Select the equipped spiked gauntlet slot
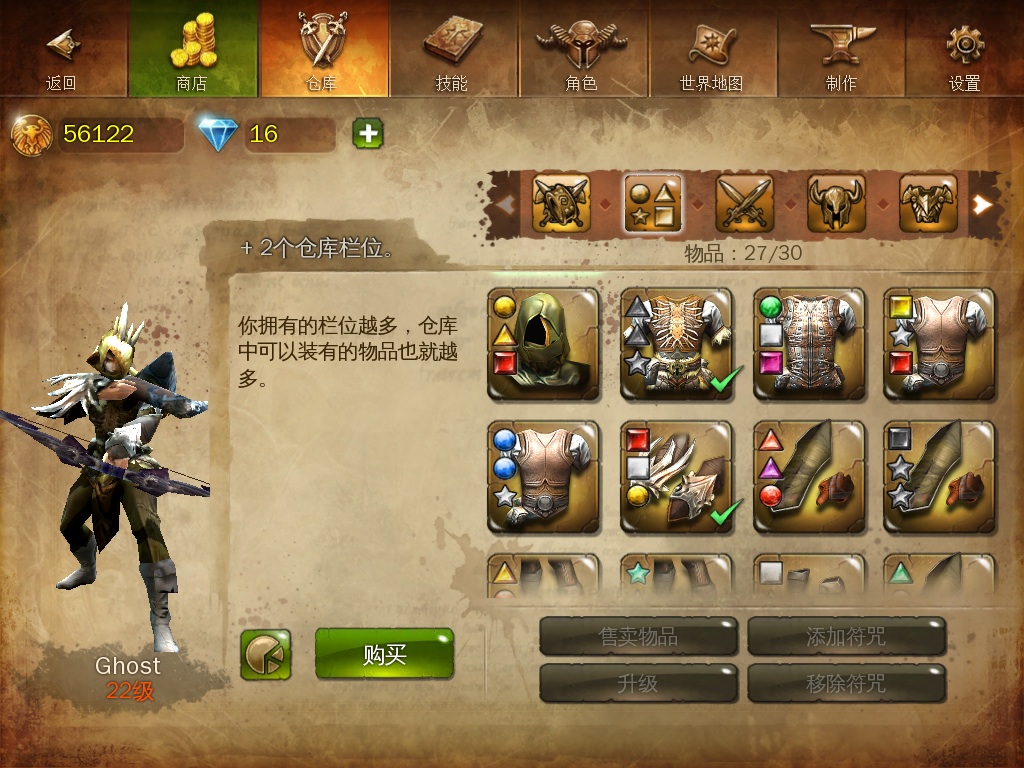Image resolution: width=1024 pixels, height=768 pixels. [676, 477]
